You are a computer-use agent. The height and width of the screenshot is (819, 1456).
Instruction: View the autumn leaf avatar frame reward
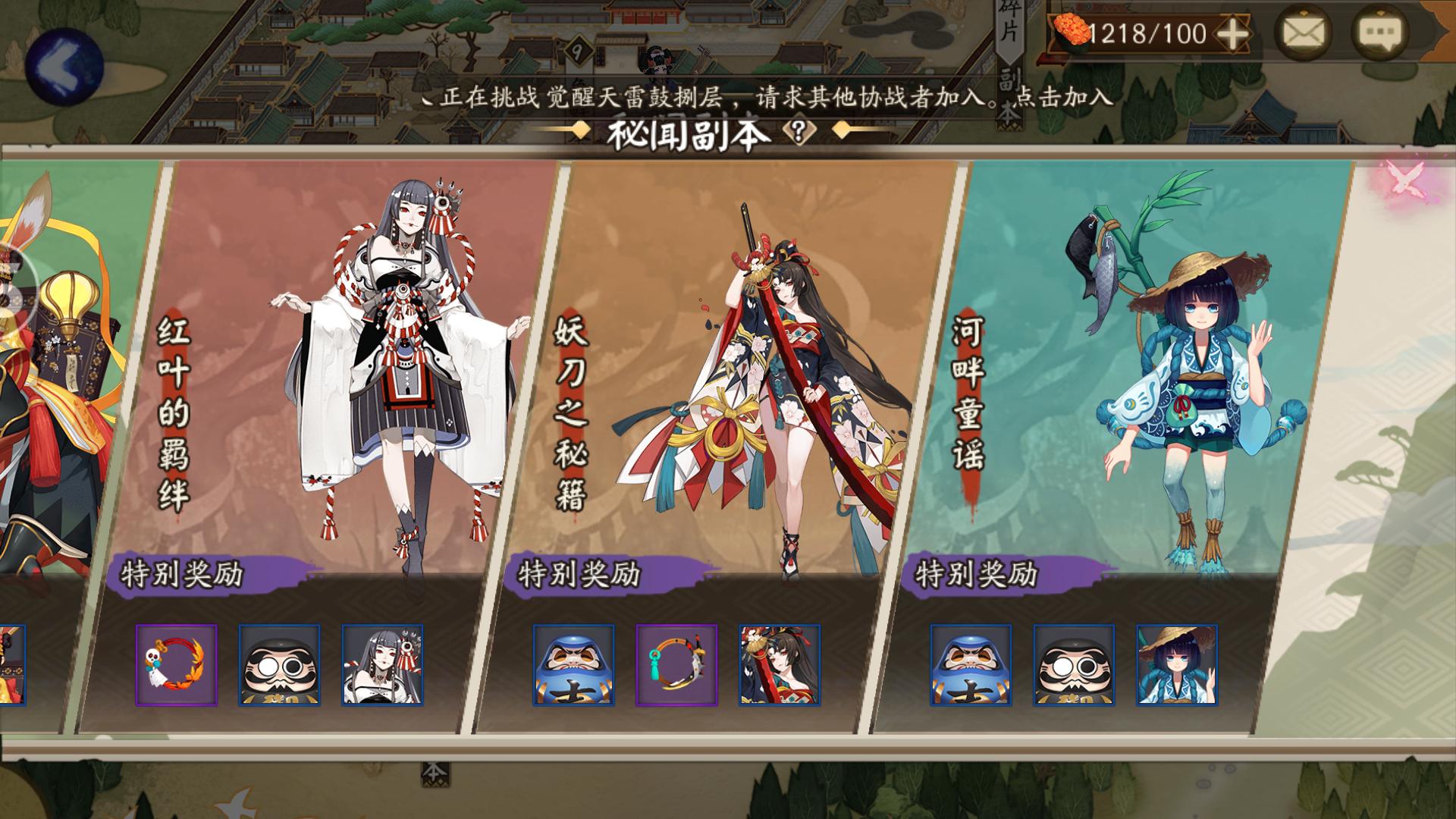pyautogui.click(x=176, y=665)
